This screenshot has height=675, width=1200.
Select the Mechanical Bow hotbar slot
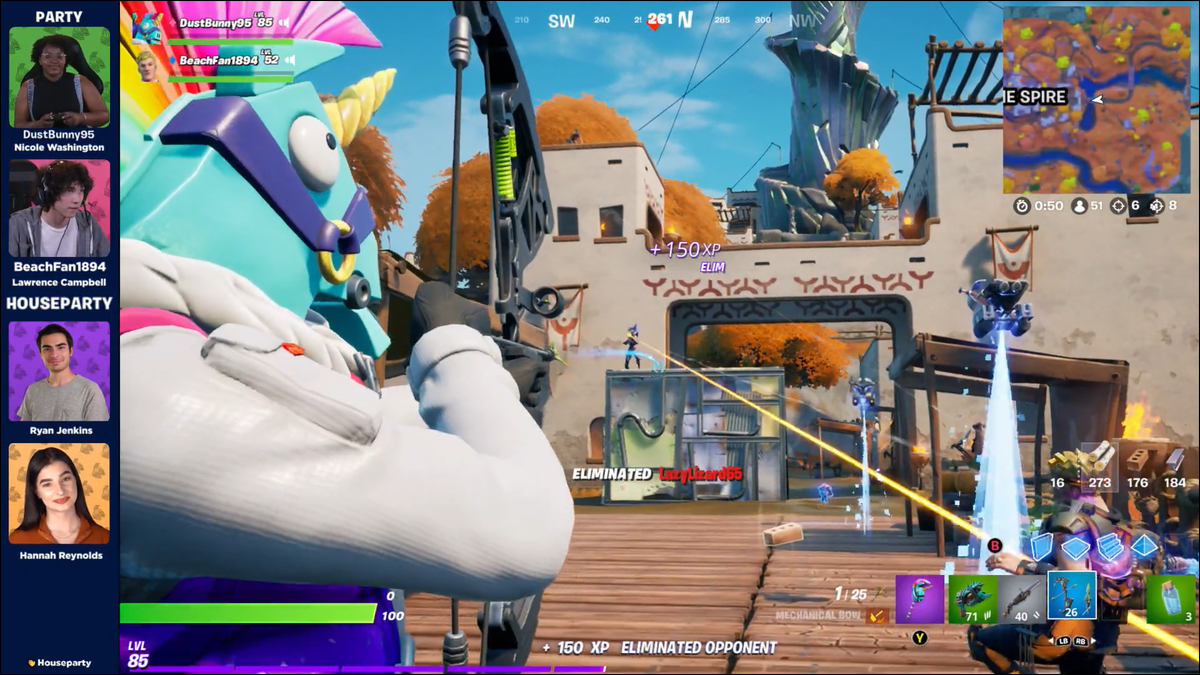coord(1072,596)
